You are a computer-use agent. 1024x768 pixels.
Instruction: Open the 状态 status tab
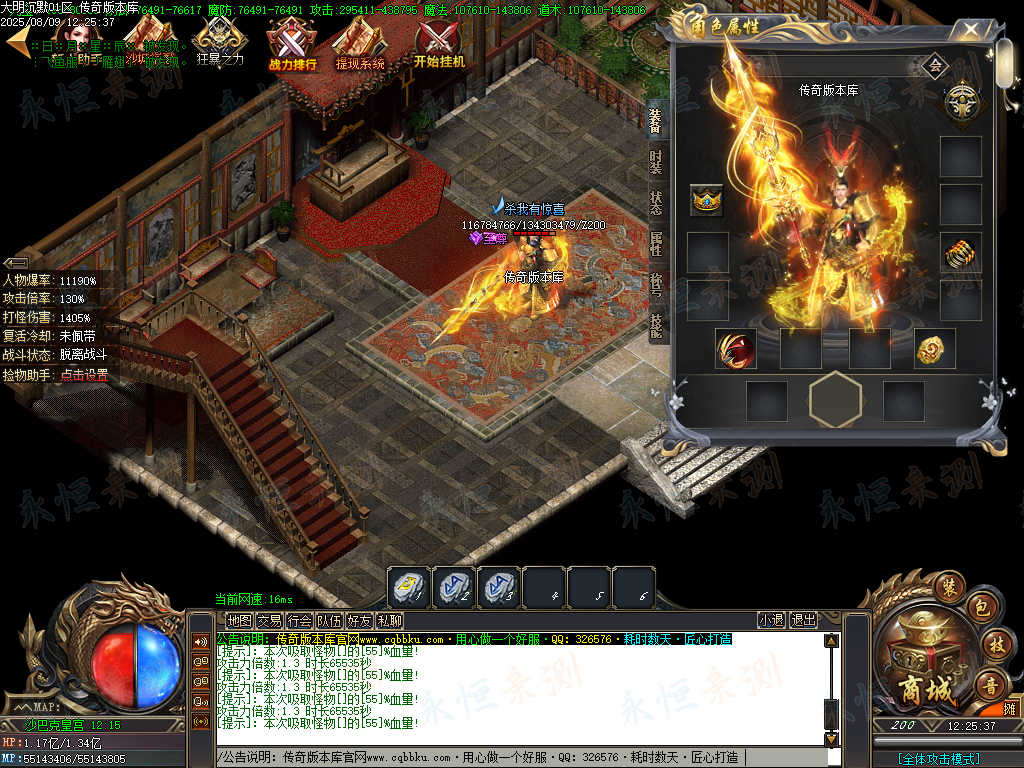[x=655, y=203]
